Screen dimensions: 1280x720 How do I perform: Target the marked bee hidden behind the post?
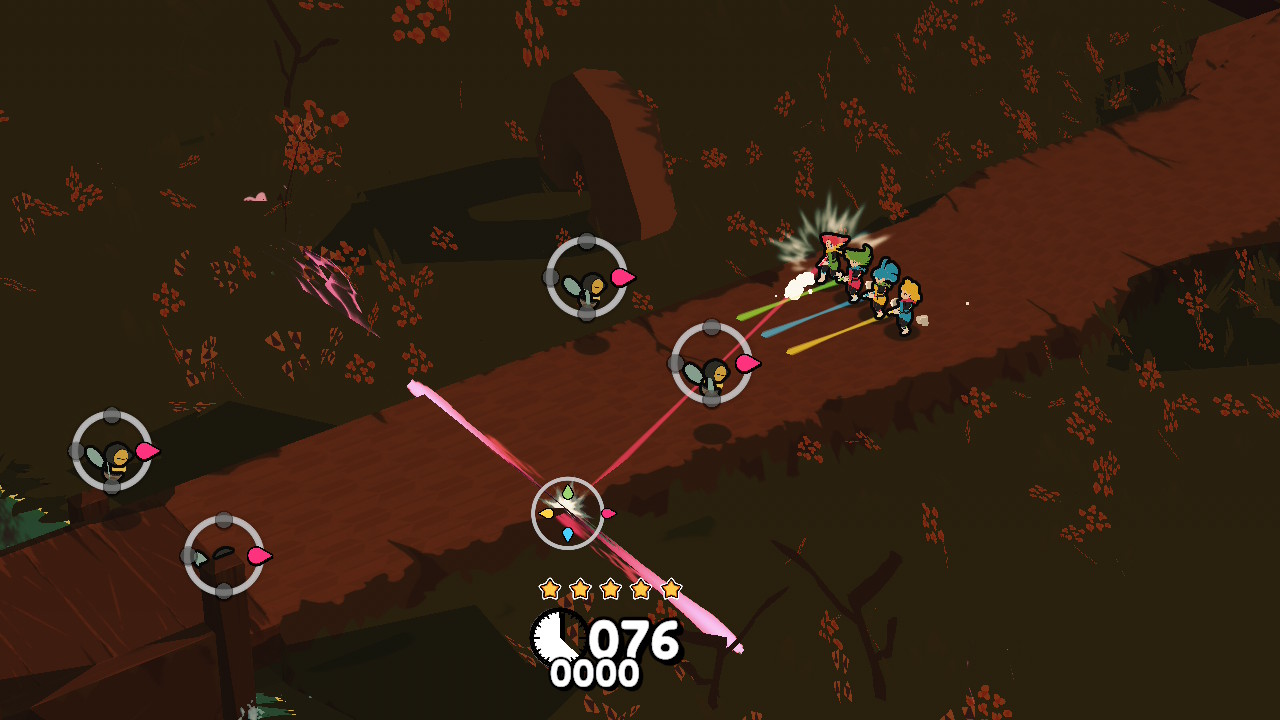click(223, 555)
